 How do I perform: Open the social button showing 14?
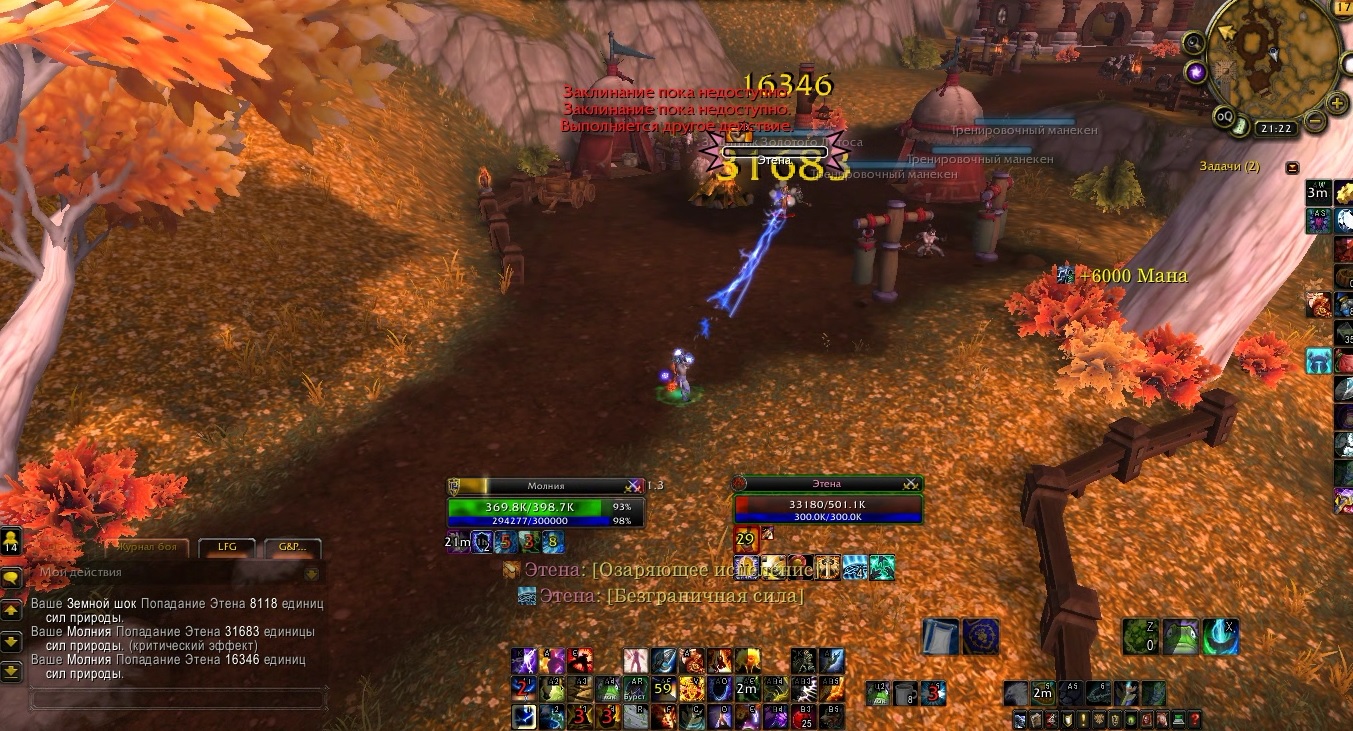pyautogui.click(x=11, y=542)
